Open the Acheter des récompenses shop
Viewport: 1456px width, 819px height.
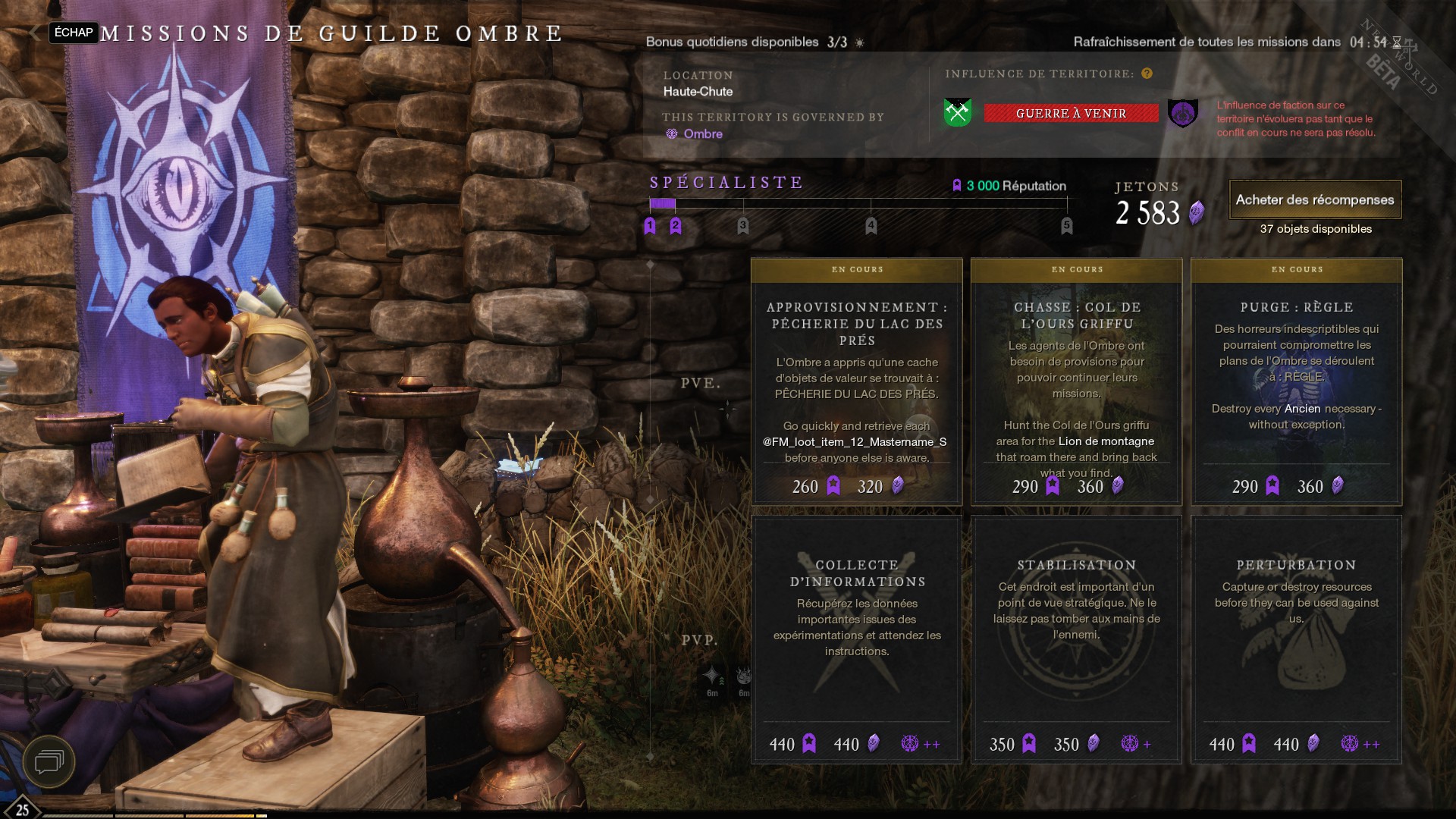(1315, 200)
